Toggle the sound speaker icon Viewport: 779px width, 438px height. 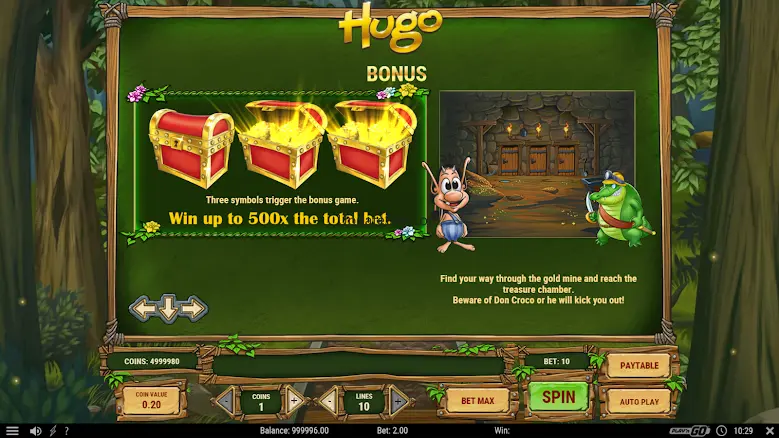(x=35, y=431)
